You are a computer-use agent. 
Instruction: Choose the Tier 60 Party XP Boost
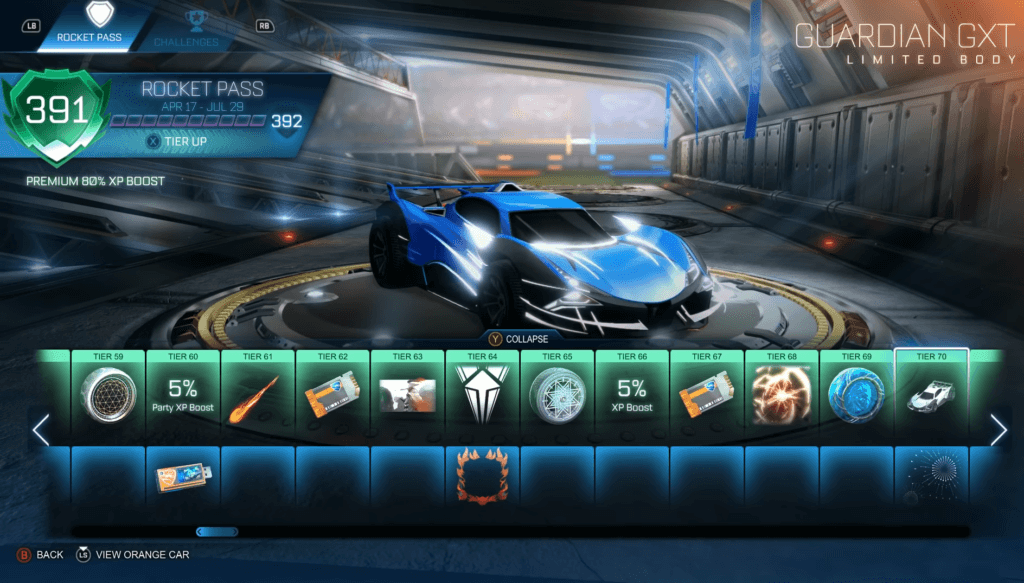pos(183,395)
